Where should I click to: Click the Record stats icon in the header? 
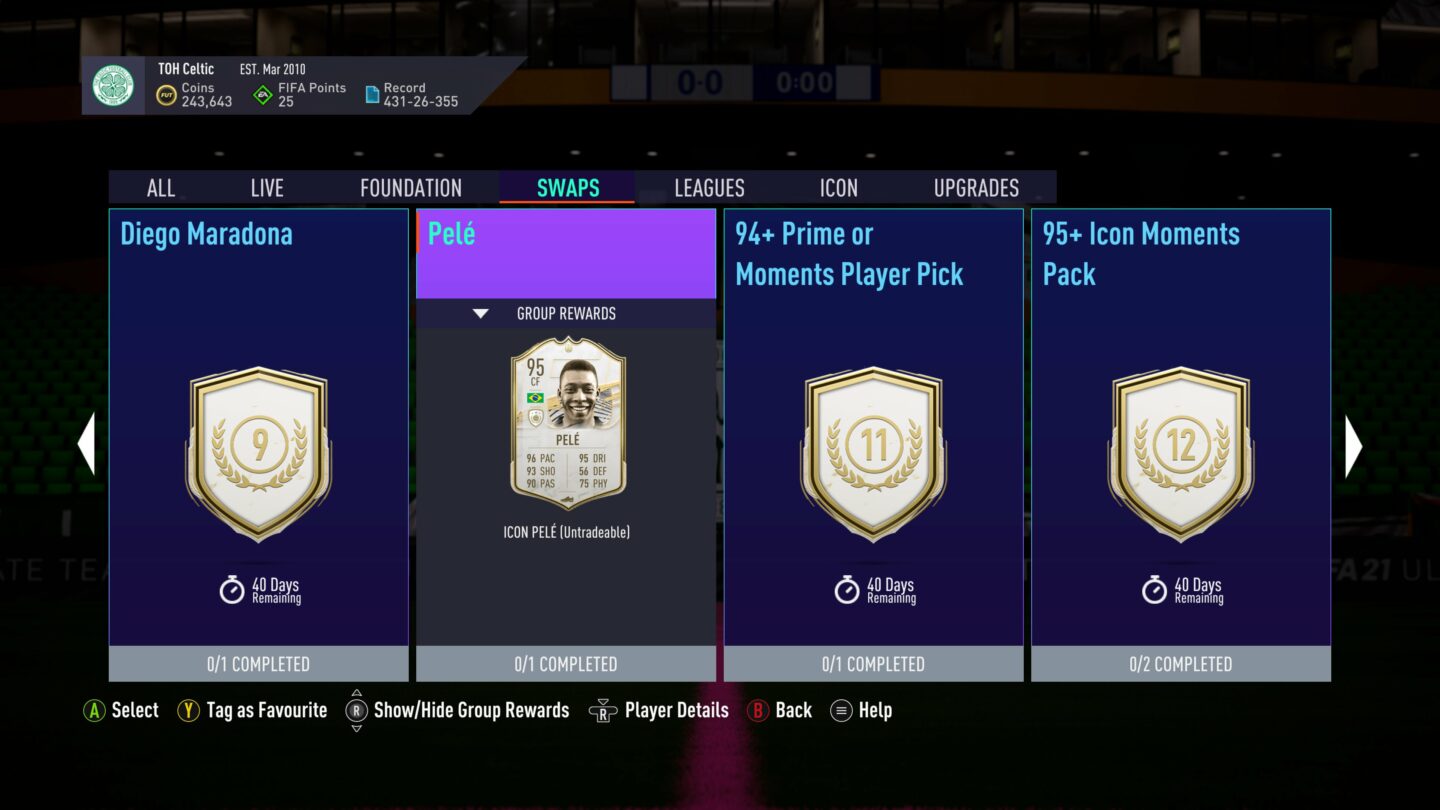pyautogui.click(x=370, y=93)
